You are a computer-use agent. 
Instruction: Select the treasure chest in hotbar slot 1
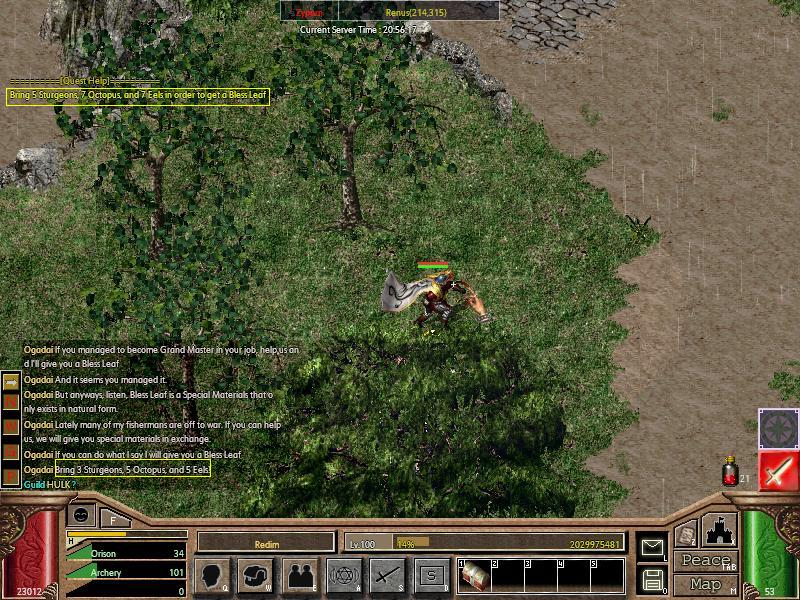473,575
